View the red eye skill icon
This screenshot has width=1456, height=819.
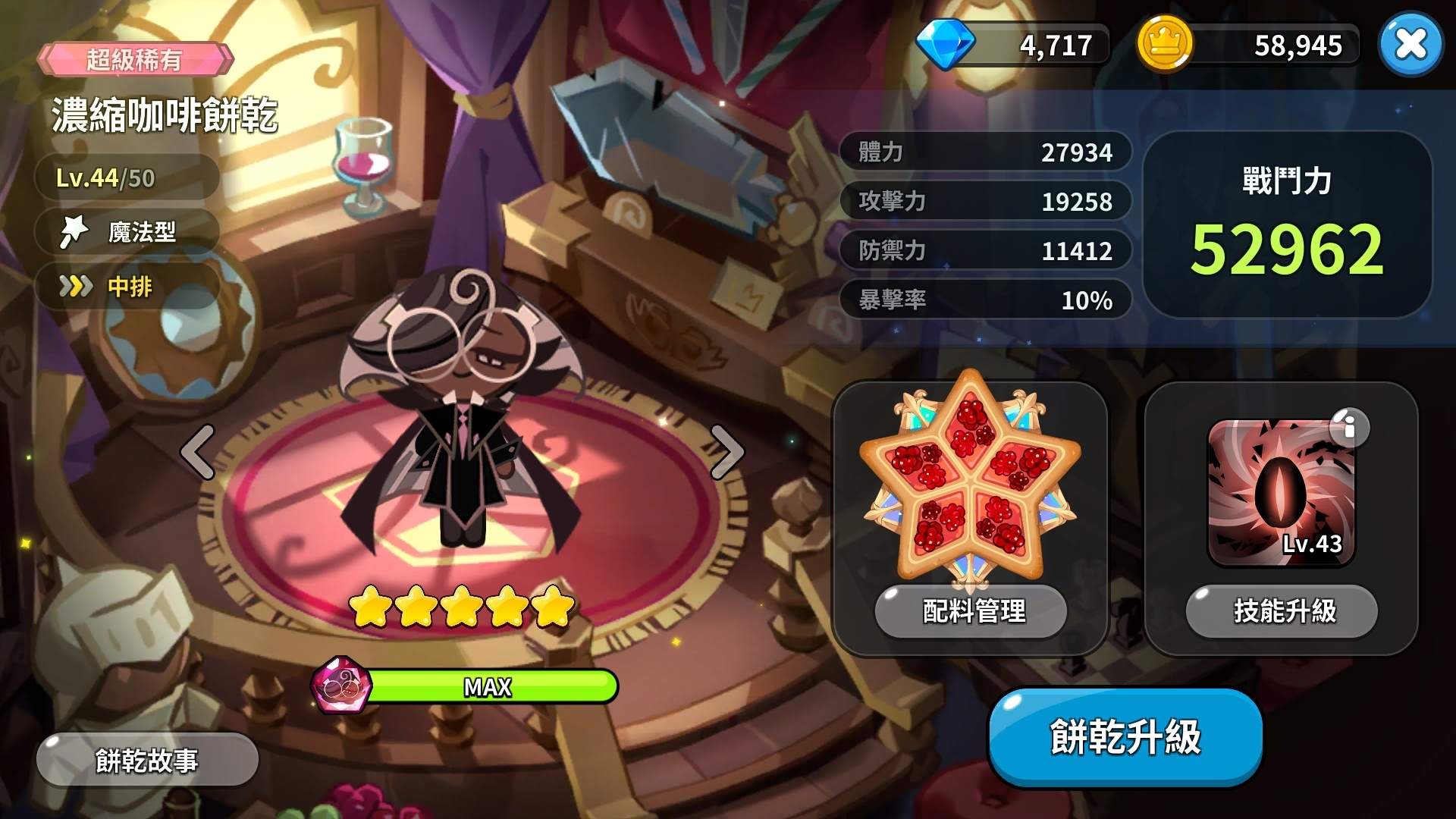pos(1280,493)
